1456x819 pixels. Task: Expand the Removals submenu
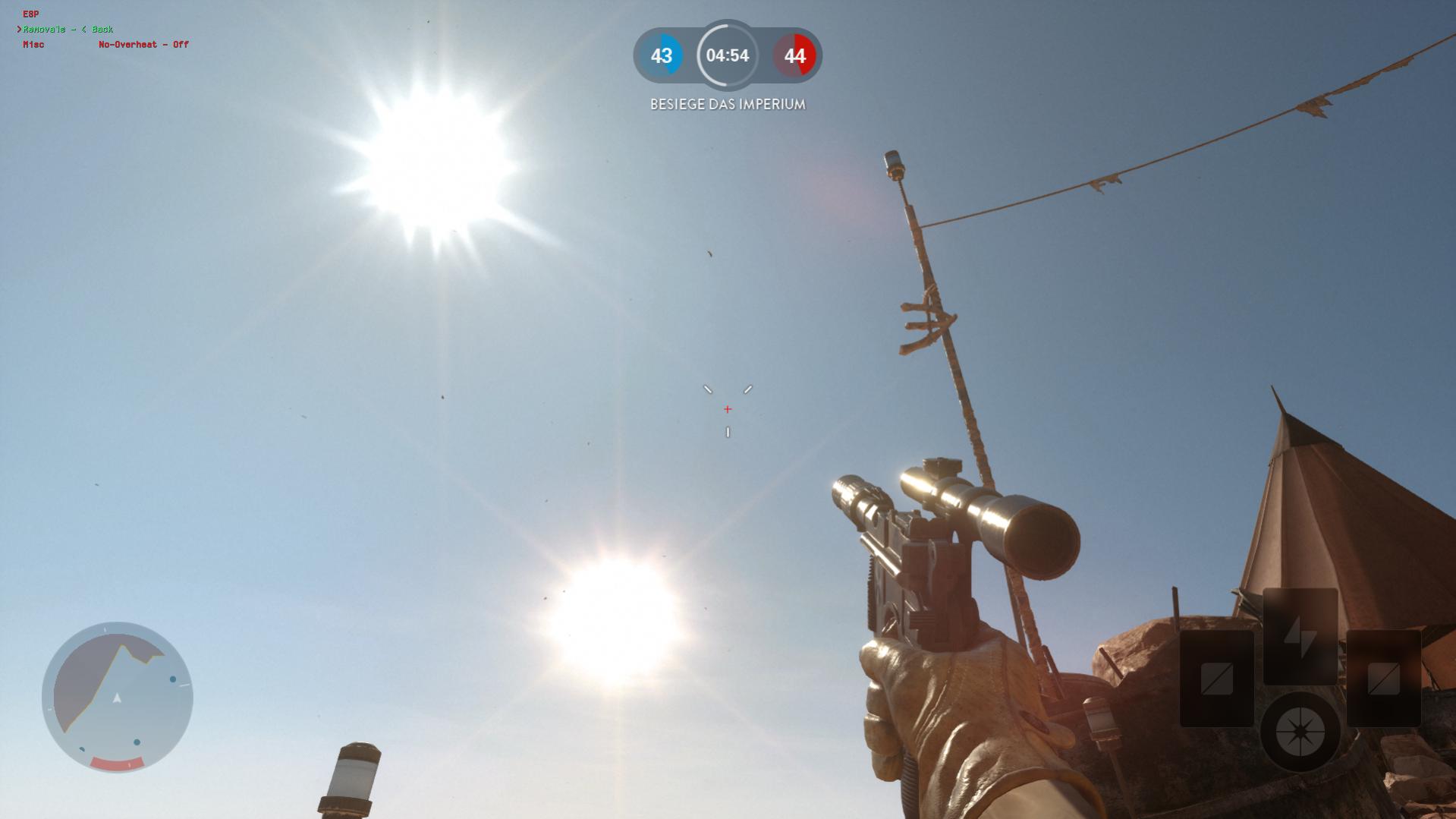[x=47, y=29]
